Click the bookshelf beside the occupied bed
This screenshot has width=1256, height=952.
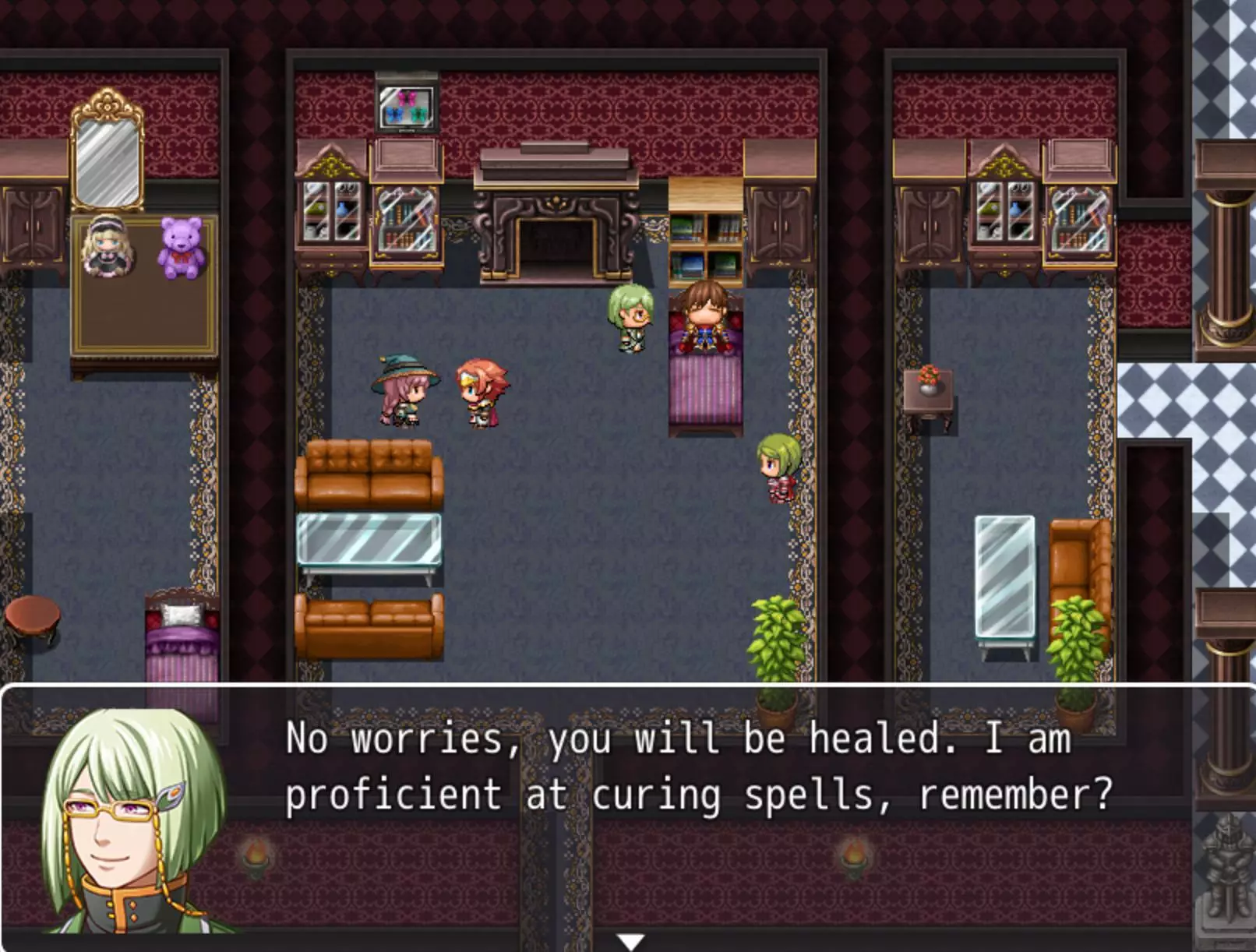tap(705, 242)
